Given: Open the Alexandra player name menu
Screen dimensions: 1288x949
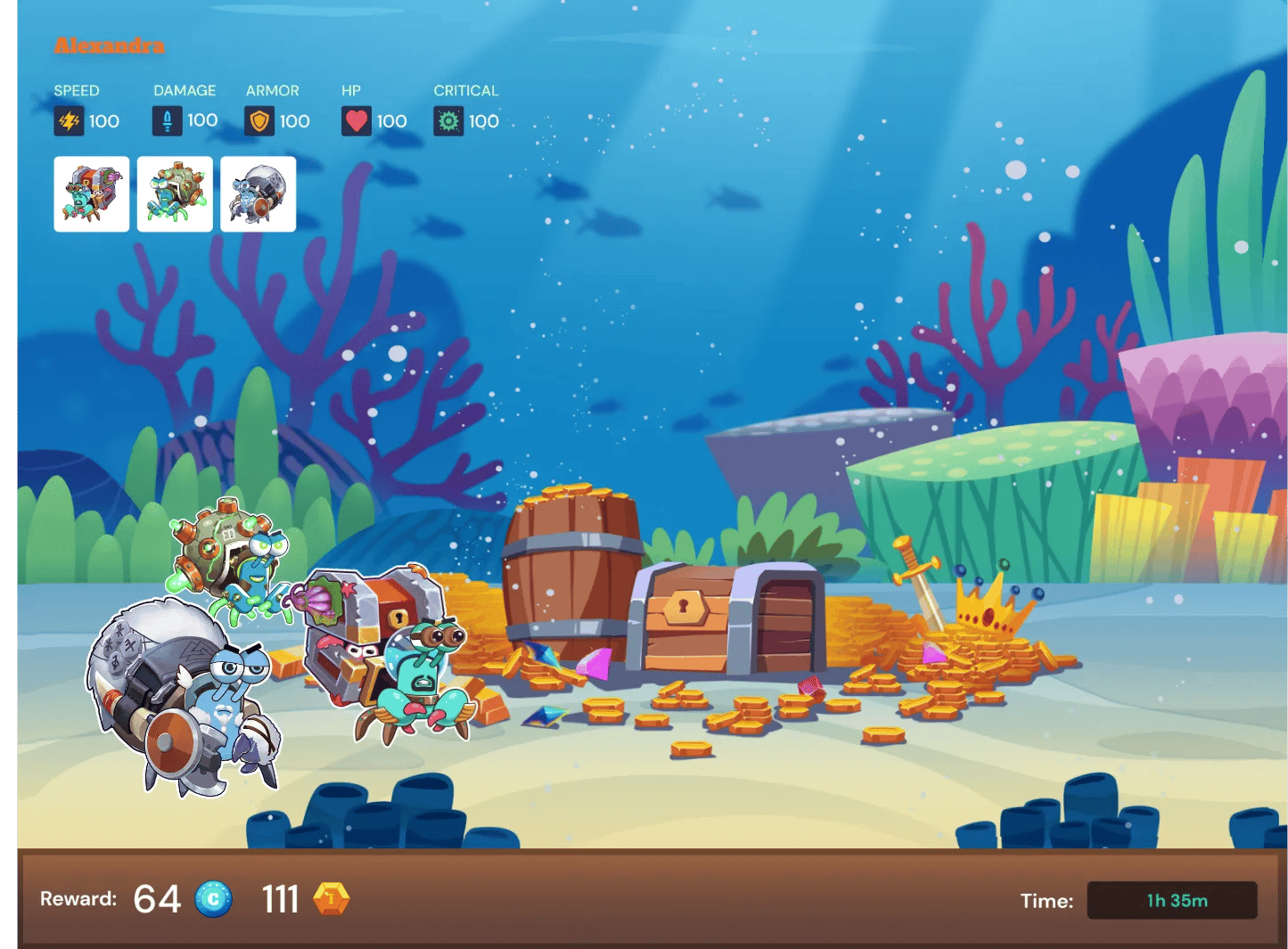Looking at the screenshot, I should 109,47.
